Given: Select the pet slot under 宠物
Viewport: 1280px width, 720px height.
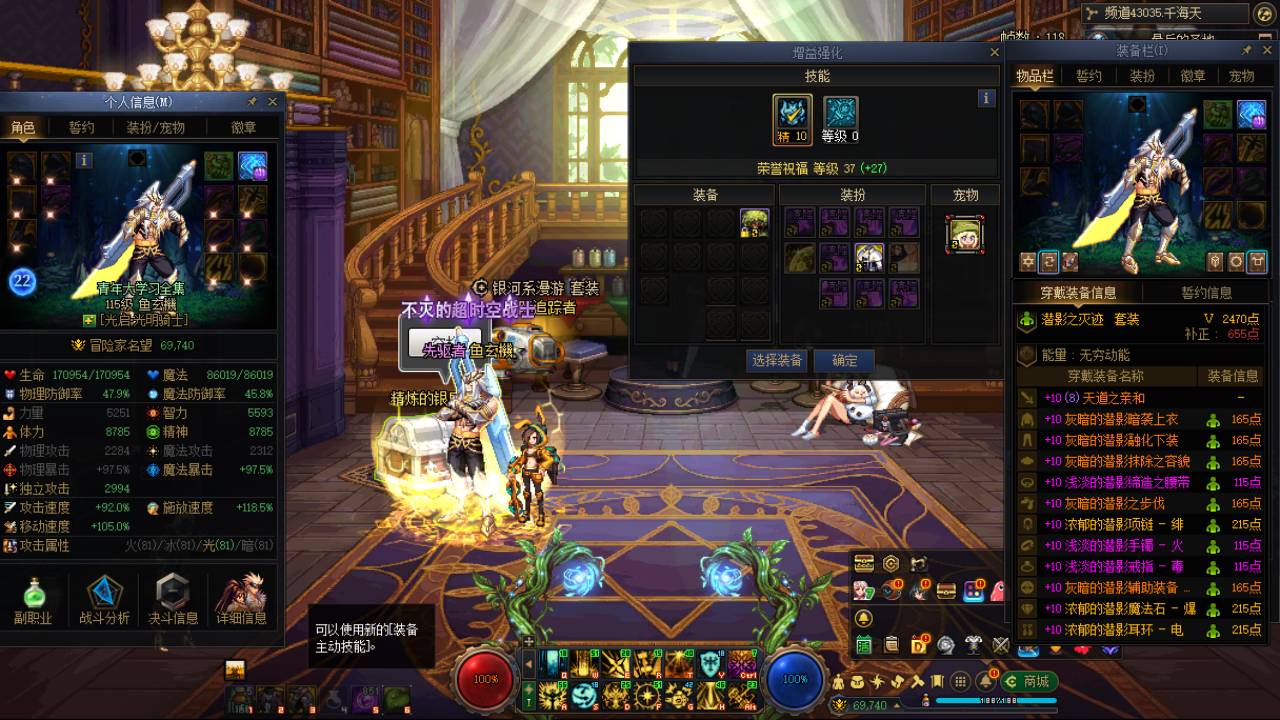Looking at the screenshot, I should (965, 235).
